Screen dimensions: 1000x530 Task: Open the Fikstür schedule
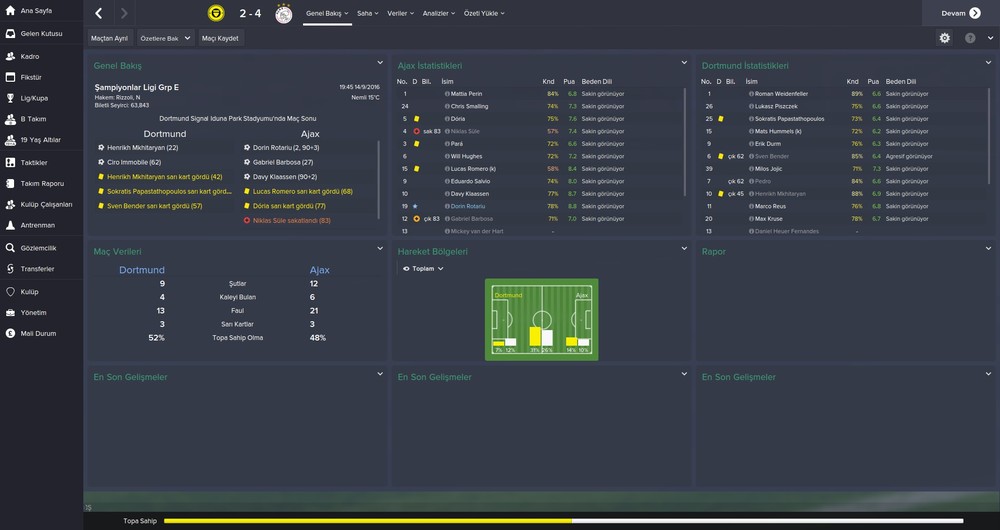coord(31,77)
